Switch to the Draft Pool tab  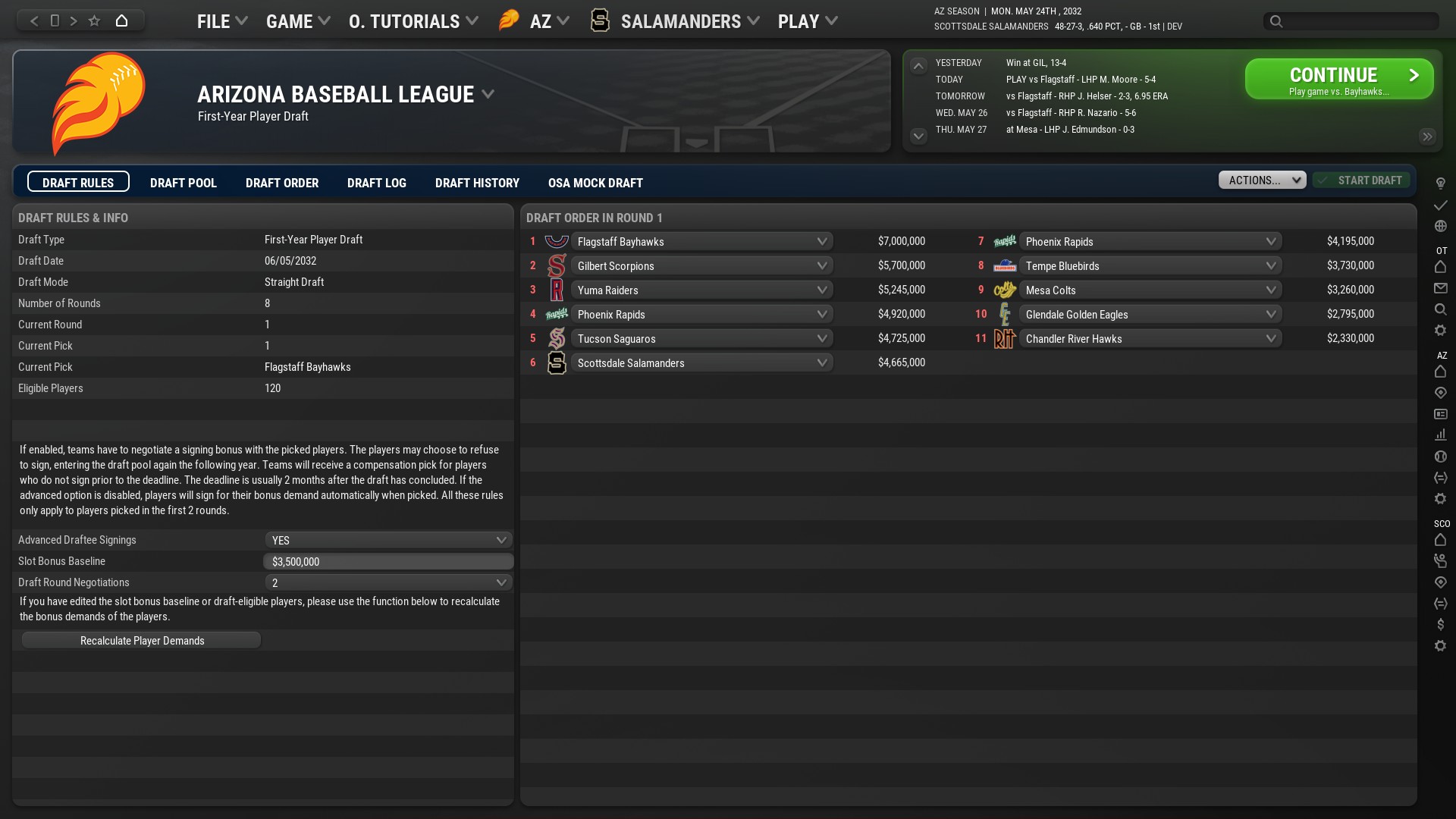[x=183, y=183]
